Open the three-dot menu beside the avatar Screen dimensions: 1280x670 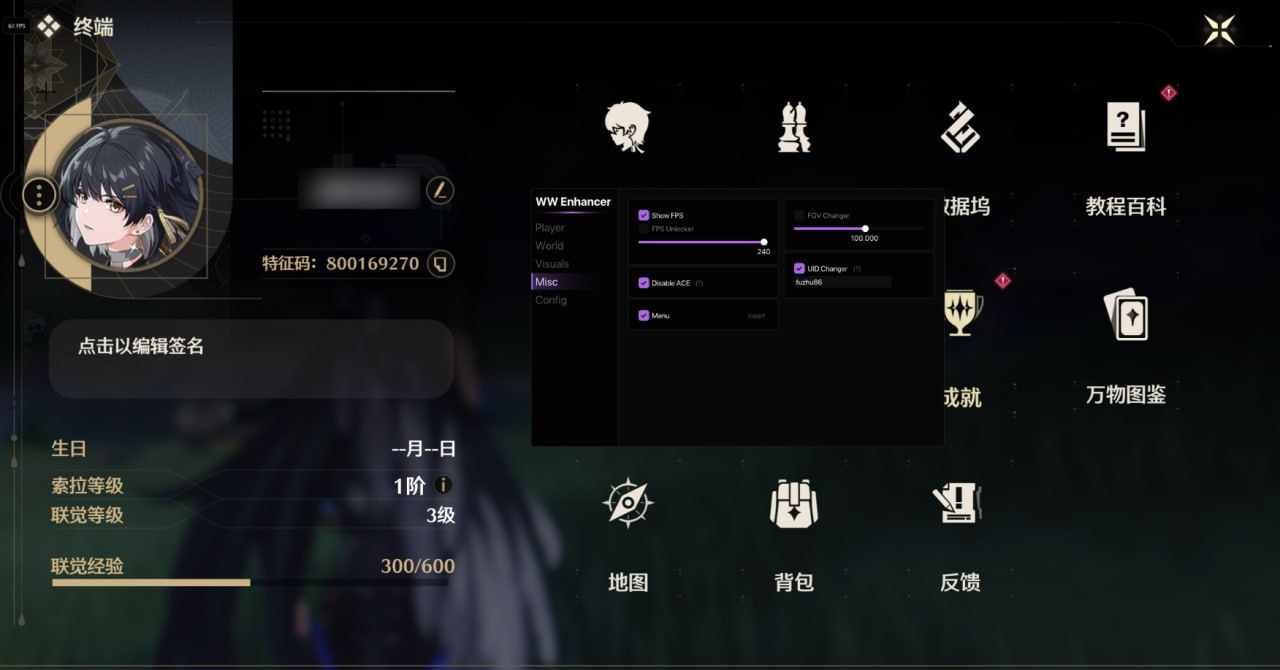[39, 194]
